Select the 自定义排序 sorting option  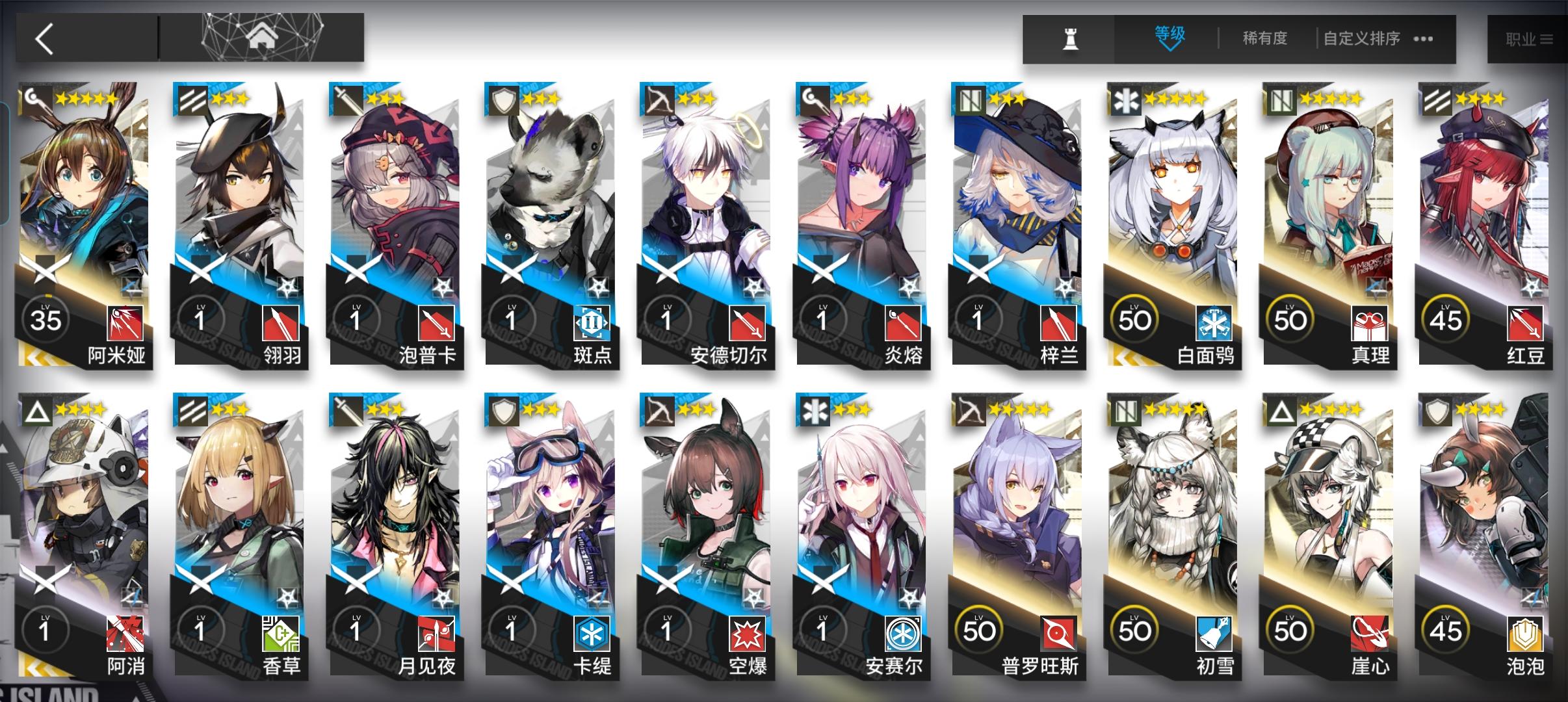point(1362,39)
